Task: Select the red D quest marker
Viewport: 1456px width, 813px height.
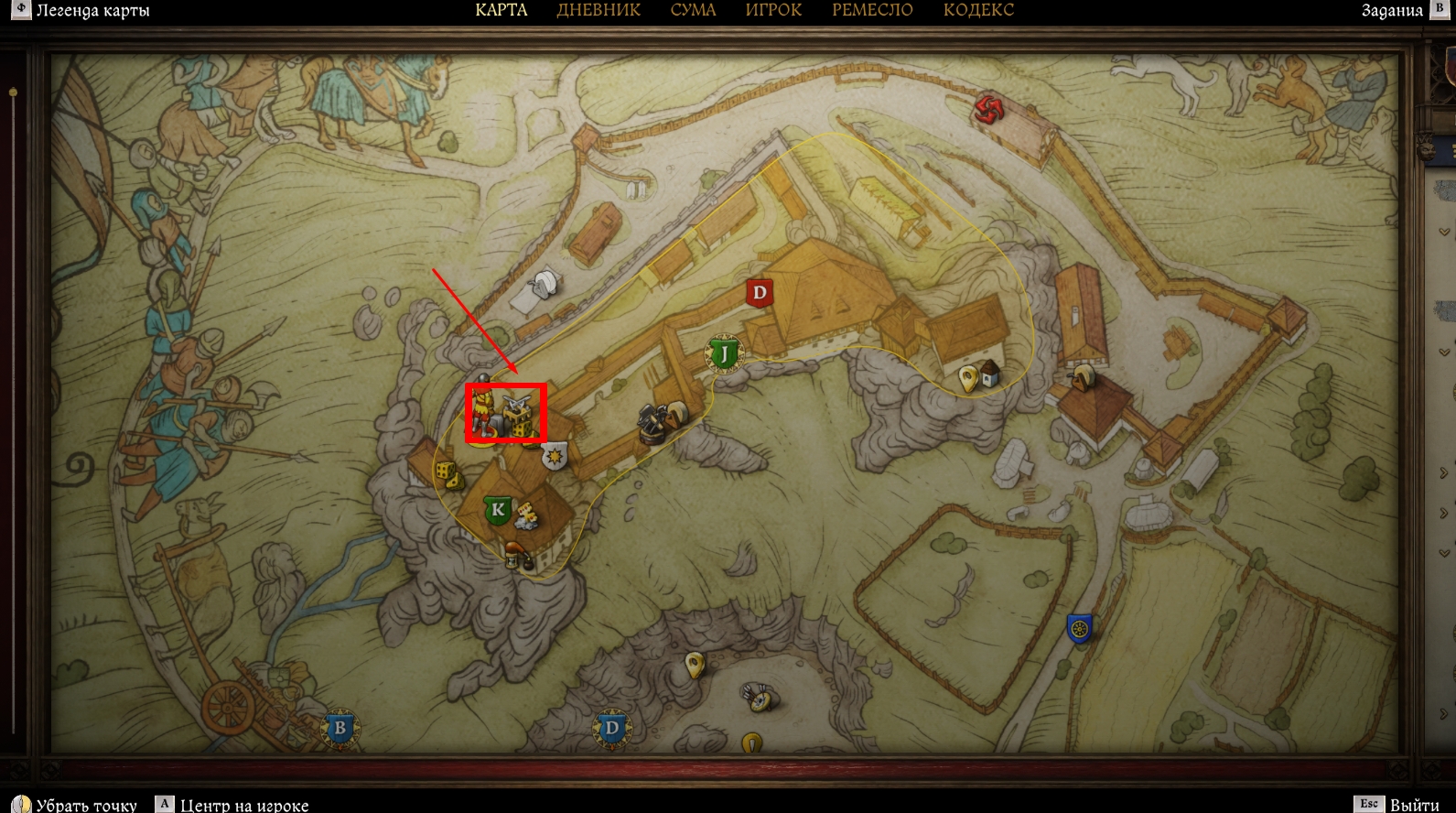Action: [759, 293]
